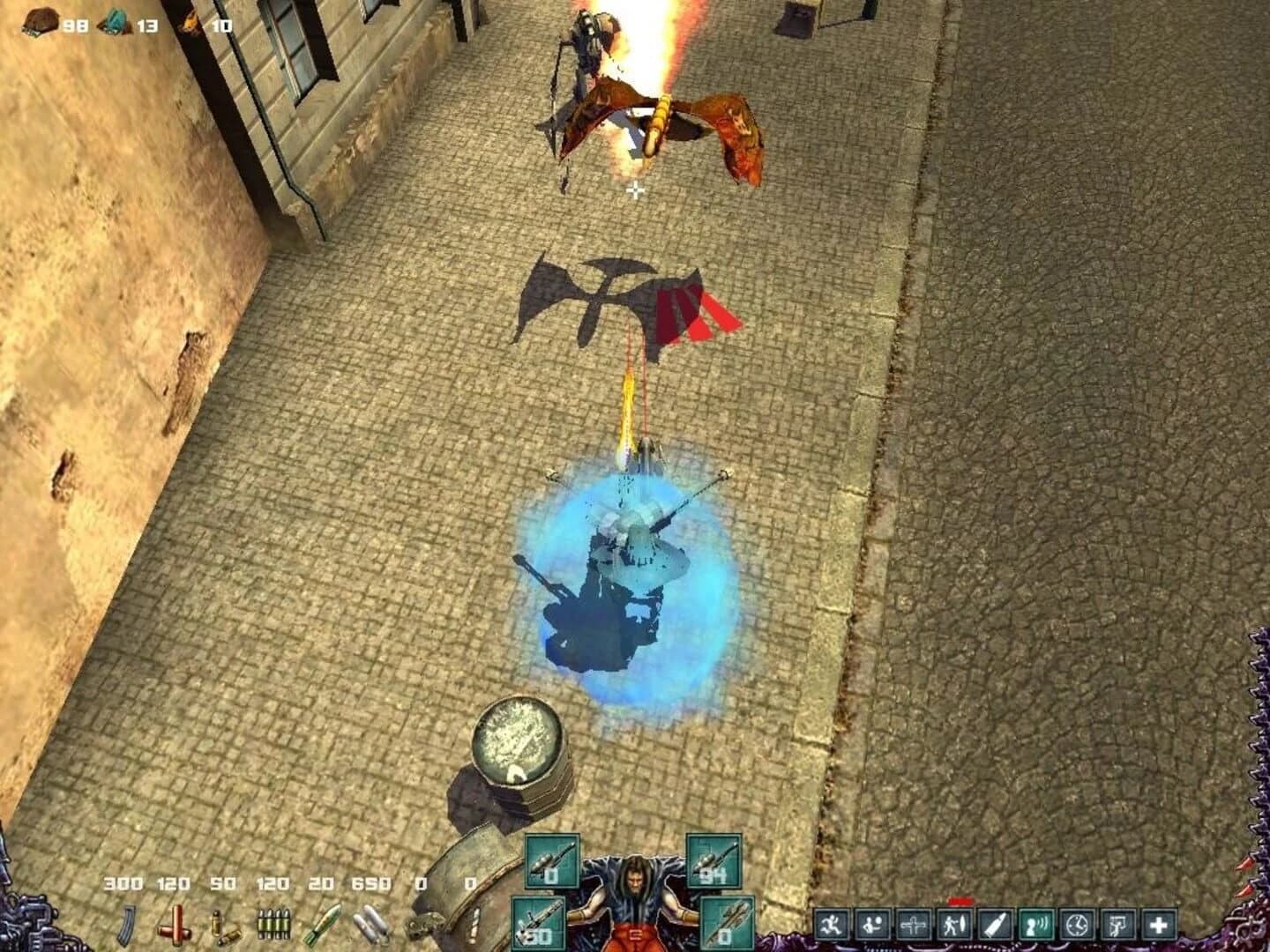Select the crouch stance icon

pos(871,924)
